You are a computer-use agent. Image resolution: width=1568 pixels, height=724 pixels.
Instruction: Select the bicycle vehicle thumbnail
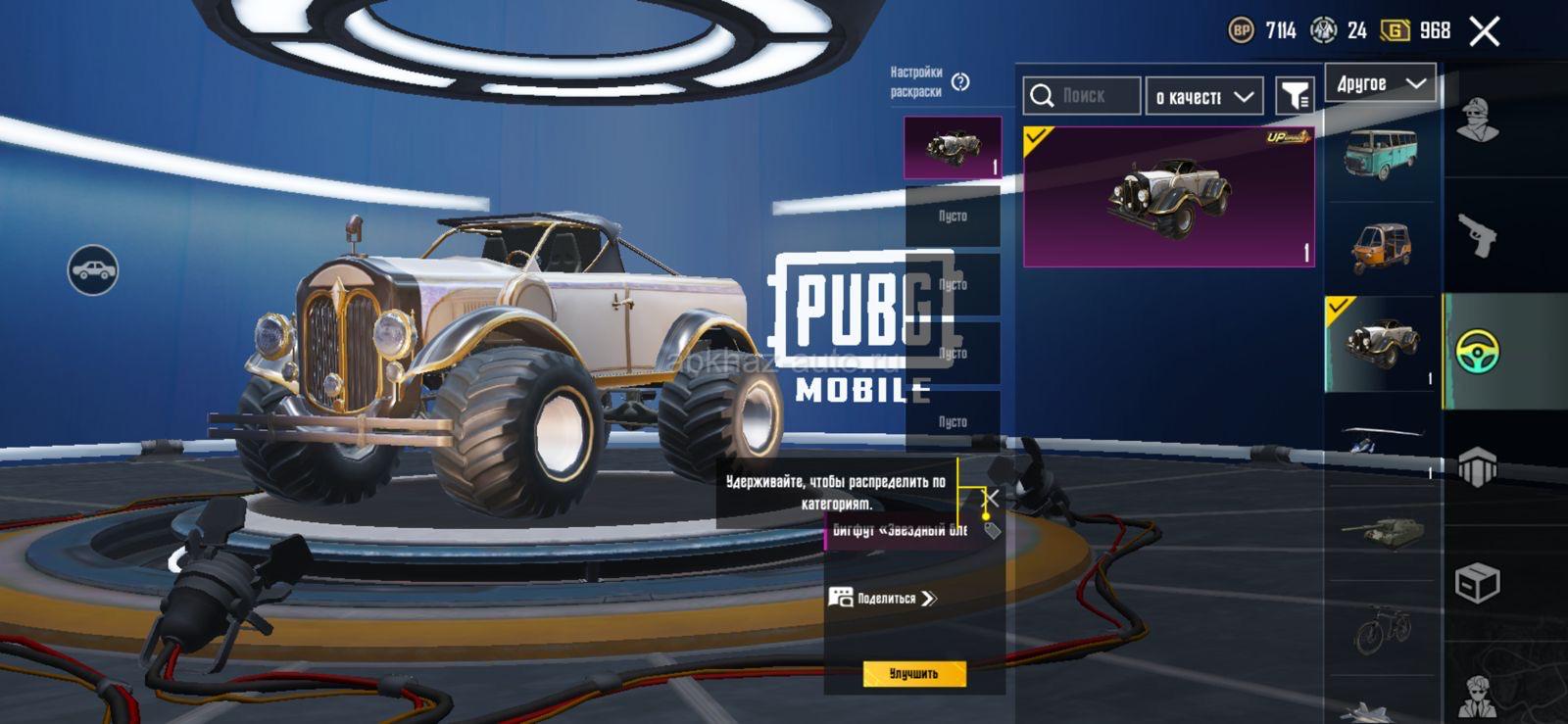[1380, 628]
